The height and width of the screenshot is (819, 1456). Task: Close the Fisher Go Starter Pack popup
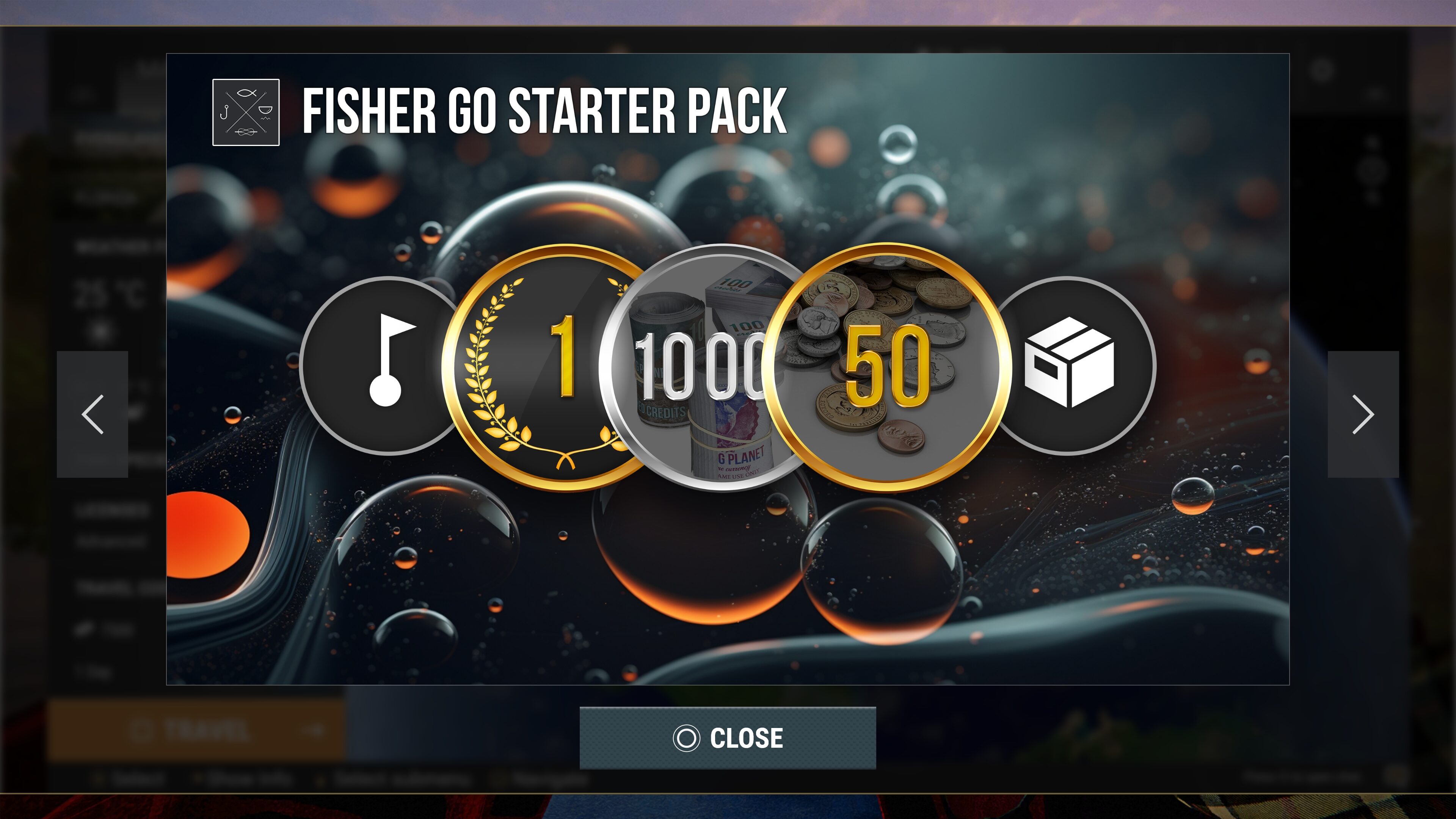(728, 737)
